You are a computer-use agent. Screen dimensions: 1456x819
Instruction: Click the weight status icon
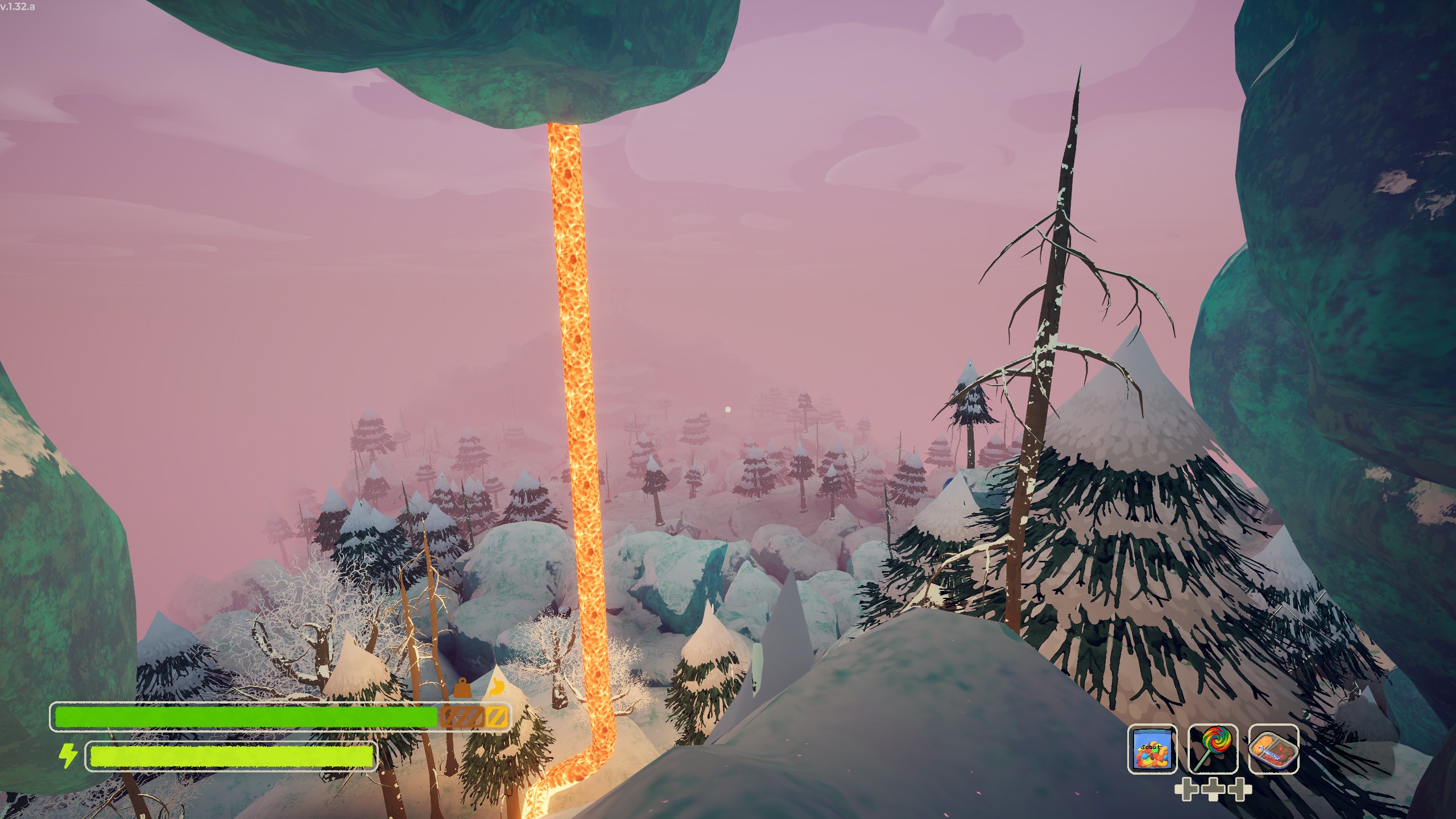[x=462, y=688]
